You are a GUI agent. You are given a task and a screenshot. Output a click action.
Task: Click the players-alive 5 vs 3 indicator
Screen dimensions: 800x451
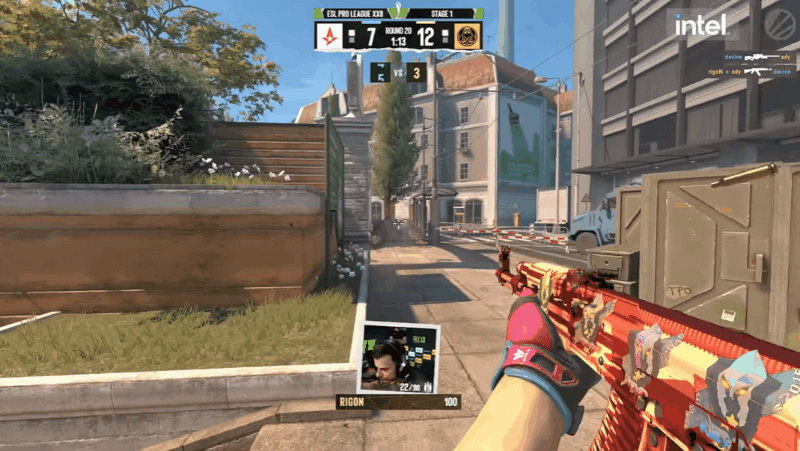(399, 72)
